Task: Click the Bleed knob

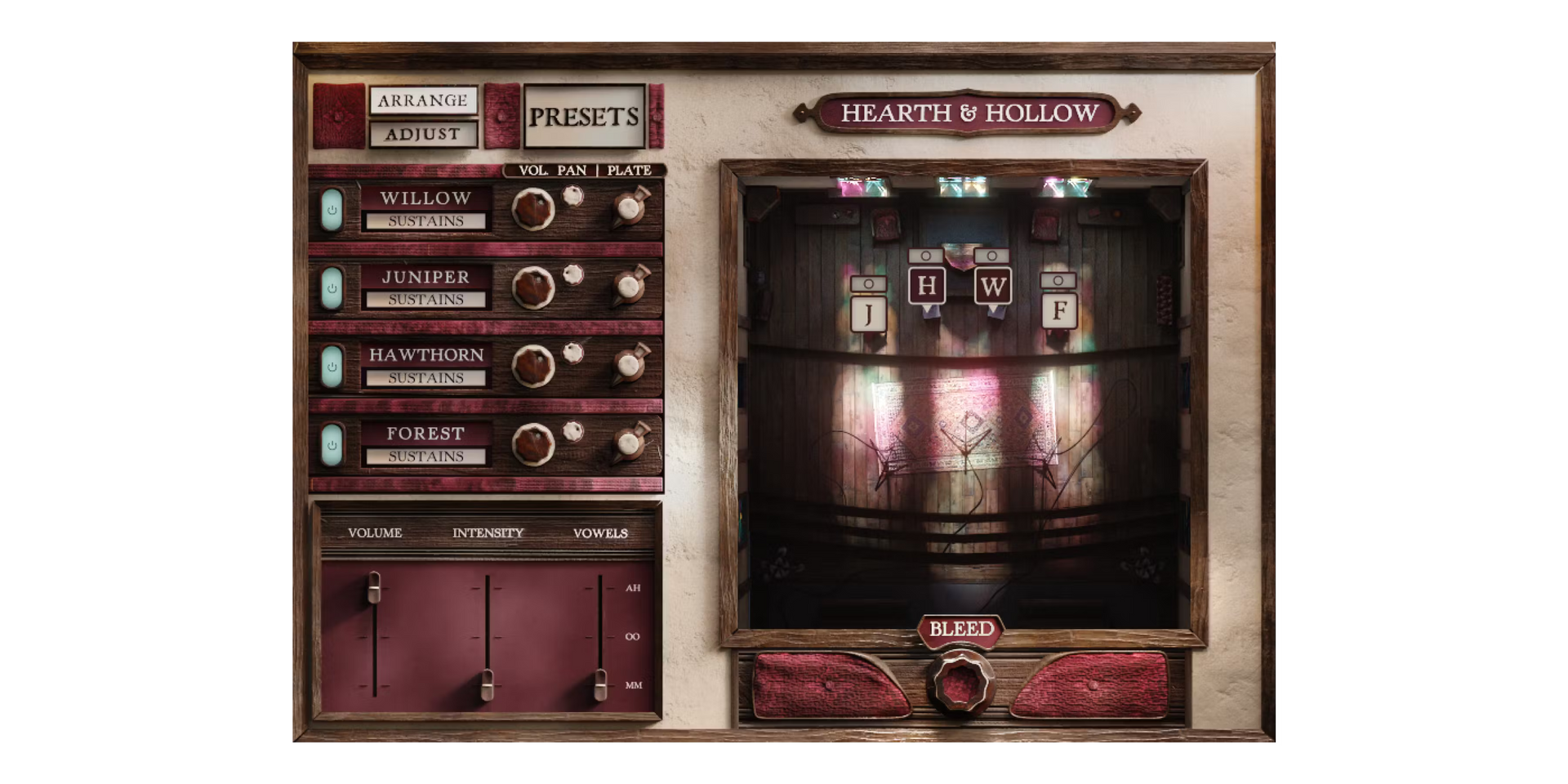Action: point(961,681)
